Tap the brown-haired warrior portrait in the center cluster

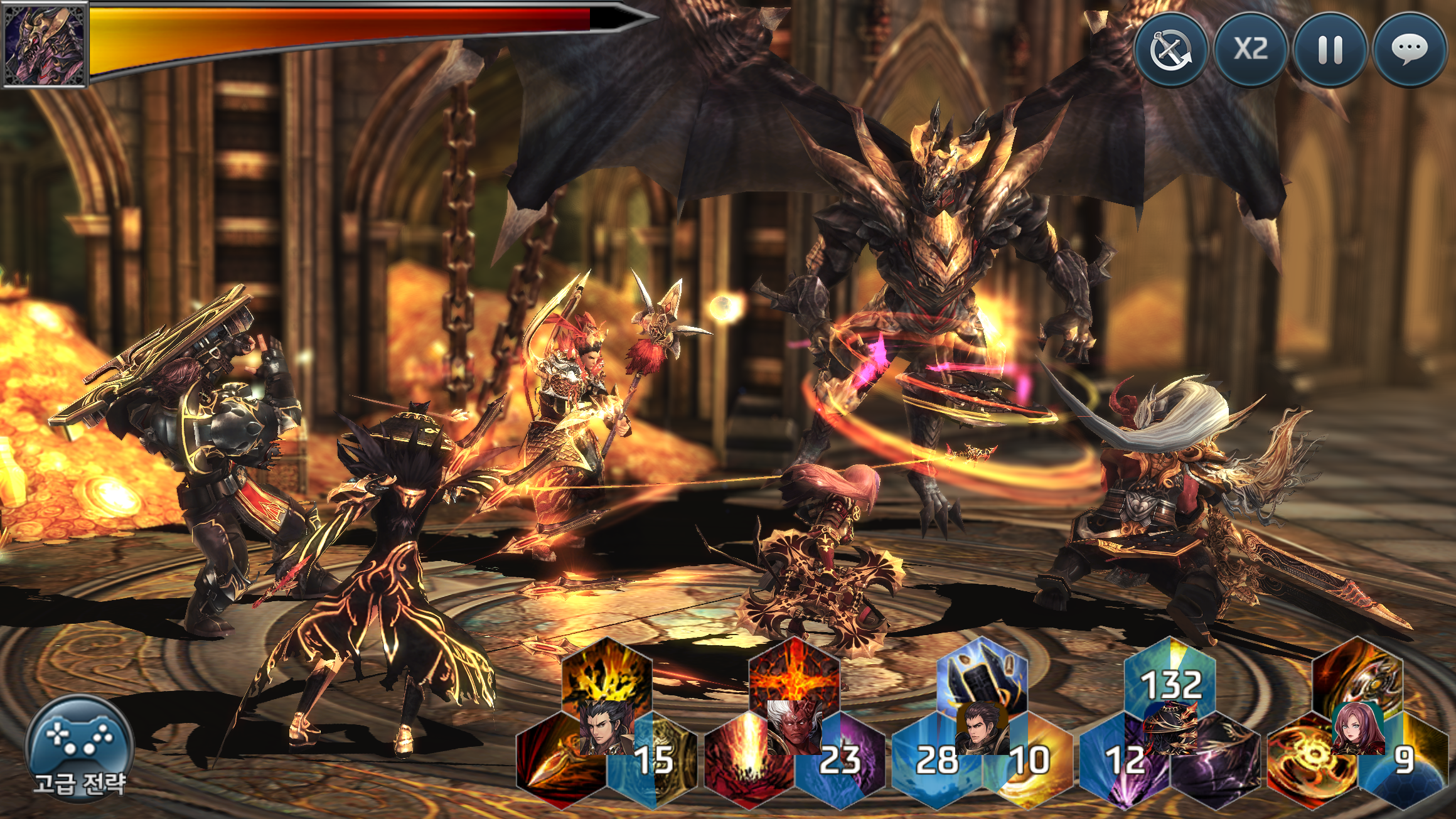pyautogui.click(x=981, y=728)
